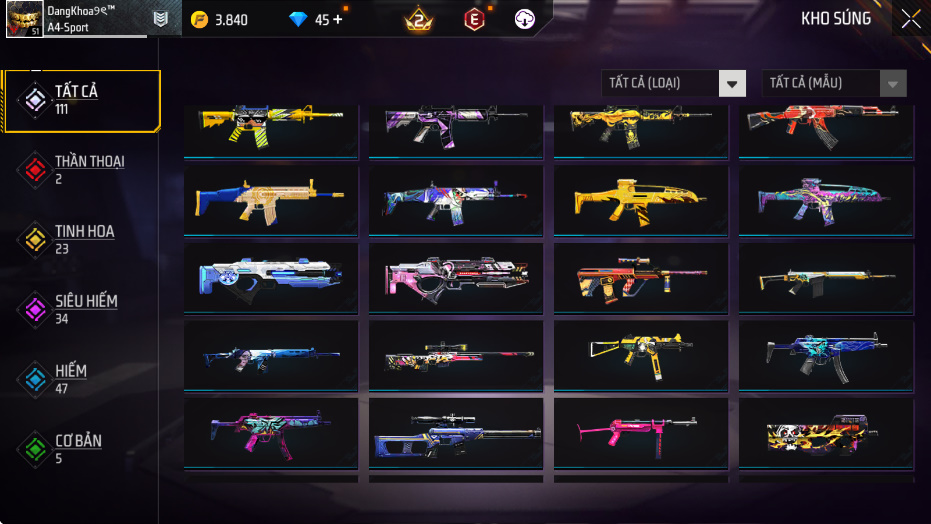Select the Tinh Hoa rarity tab
Image resolution: width=931 pixels, height=524 pixels.
tap(82, 239)
